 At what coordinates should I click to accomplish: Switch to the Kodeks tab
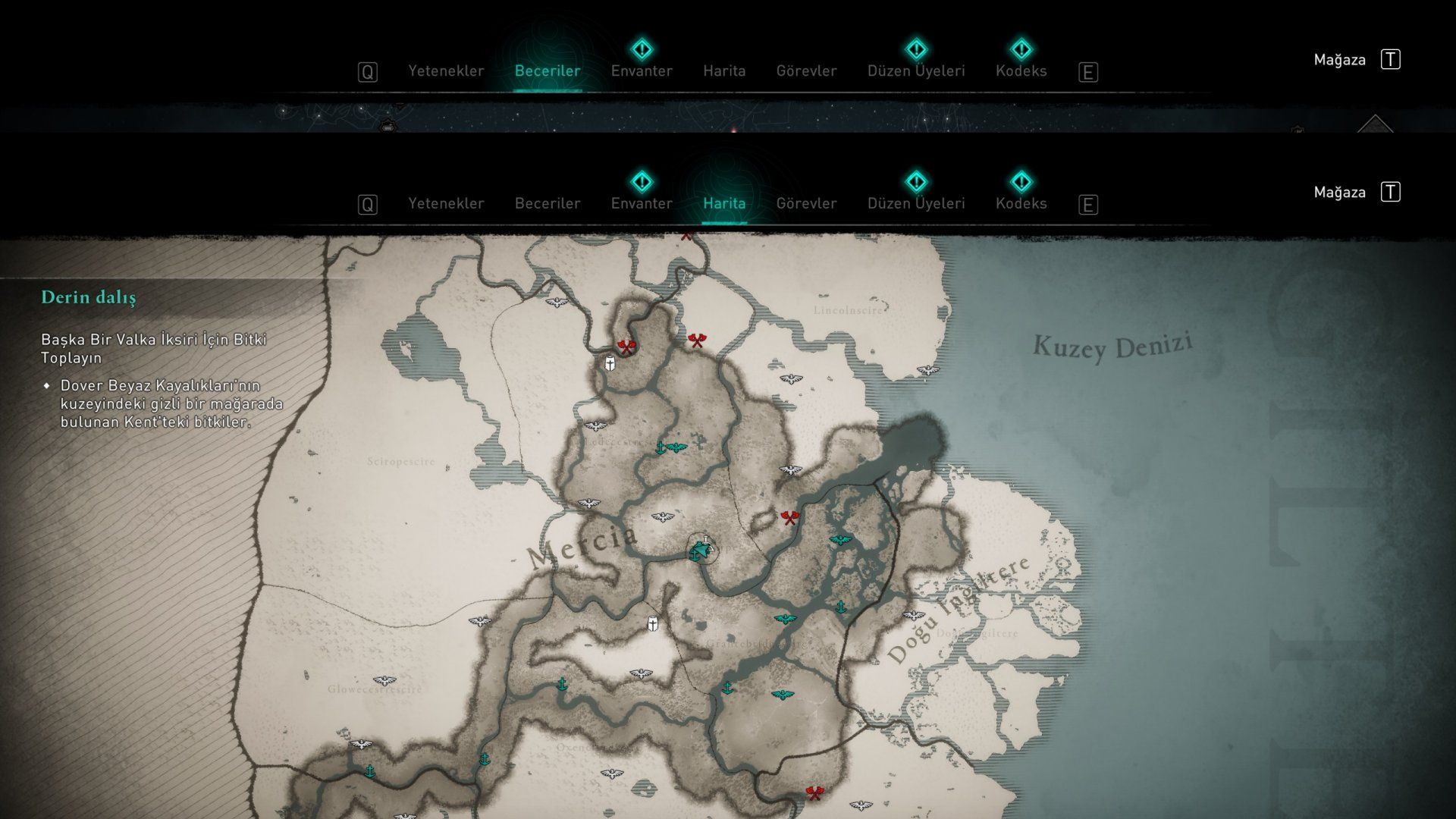[1021, 203]
